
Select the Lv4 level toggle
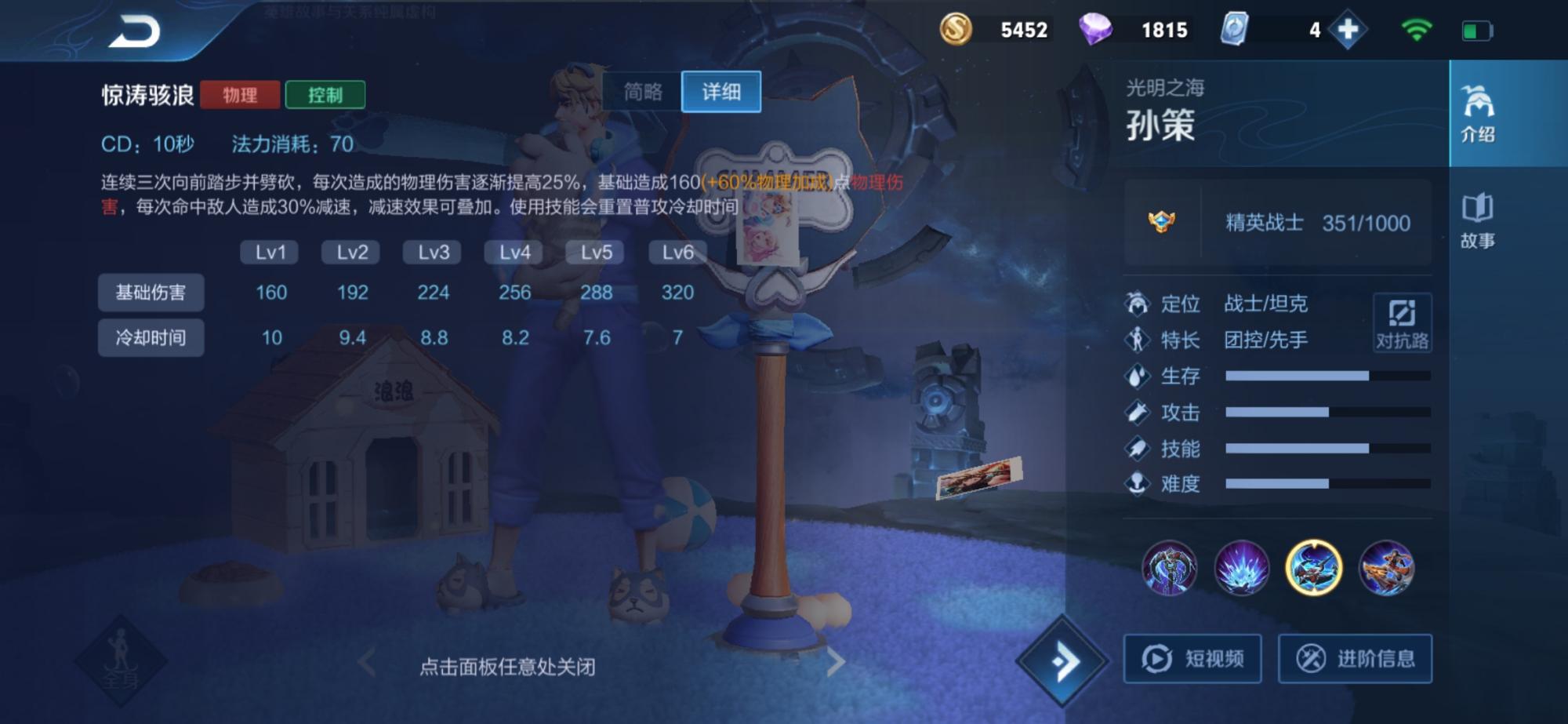[516, 253]
